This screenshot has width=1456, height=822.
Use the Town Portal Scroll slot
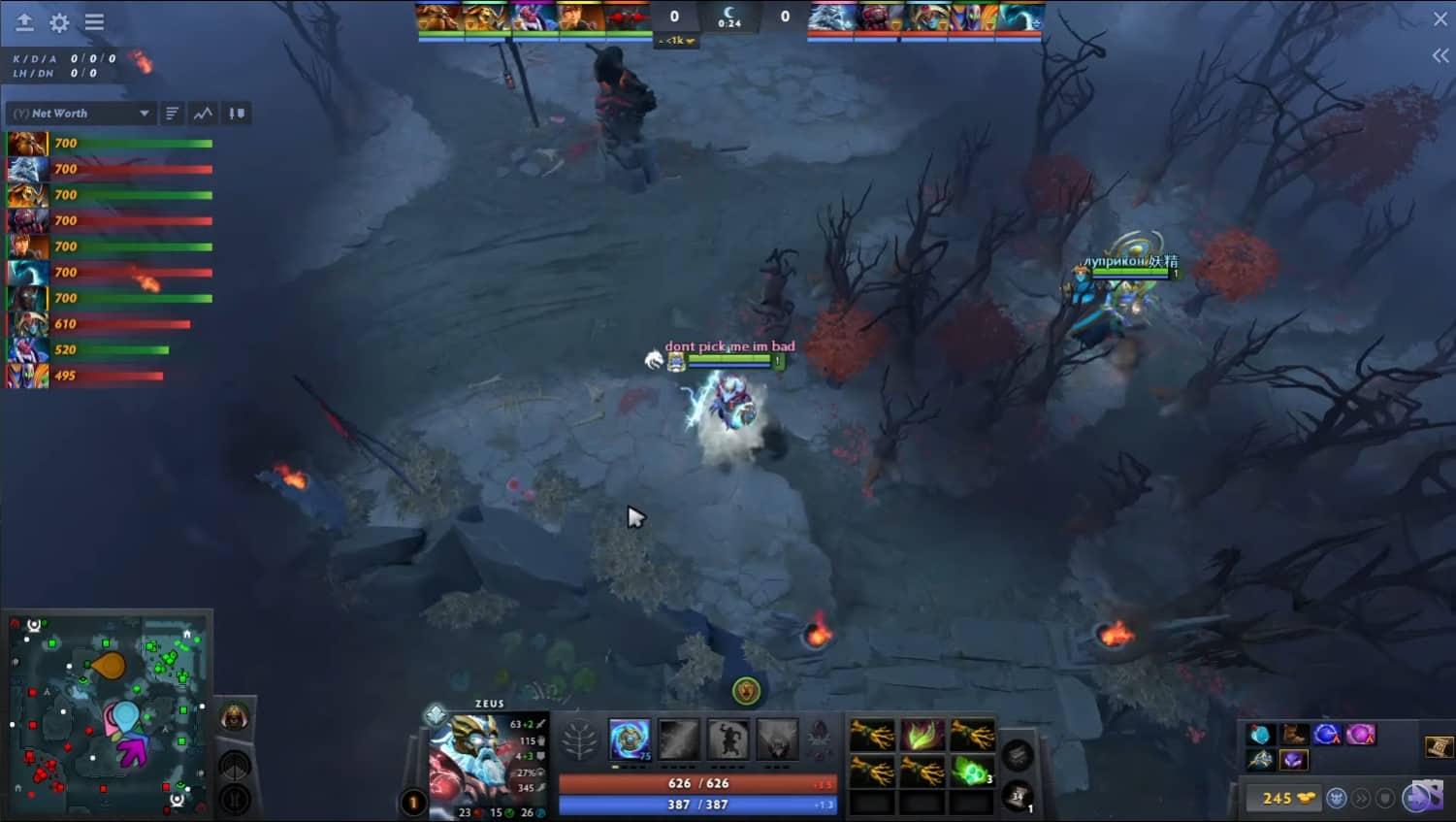(1017, 798)
